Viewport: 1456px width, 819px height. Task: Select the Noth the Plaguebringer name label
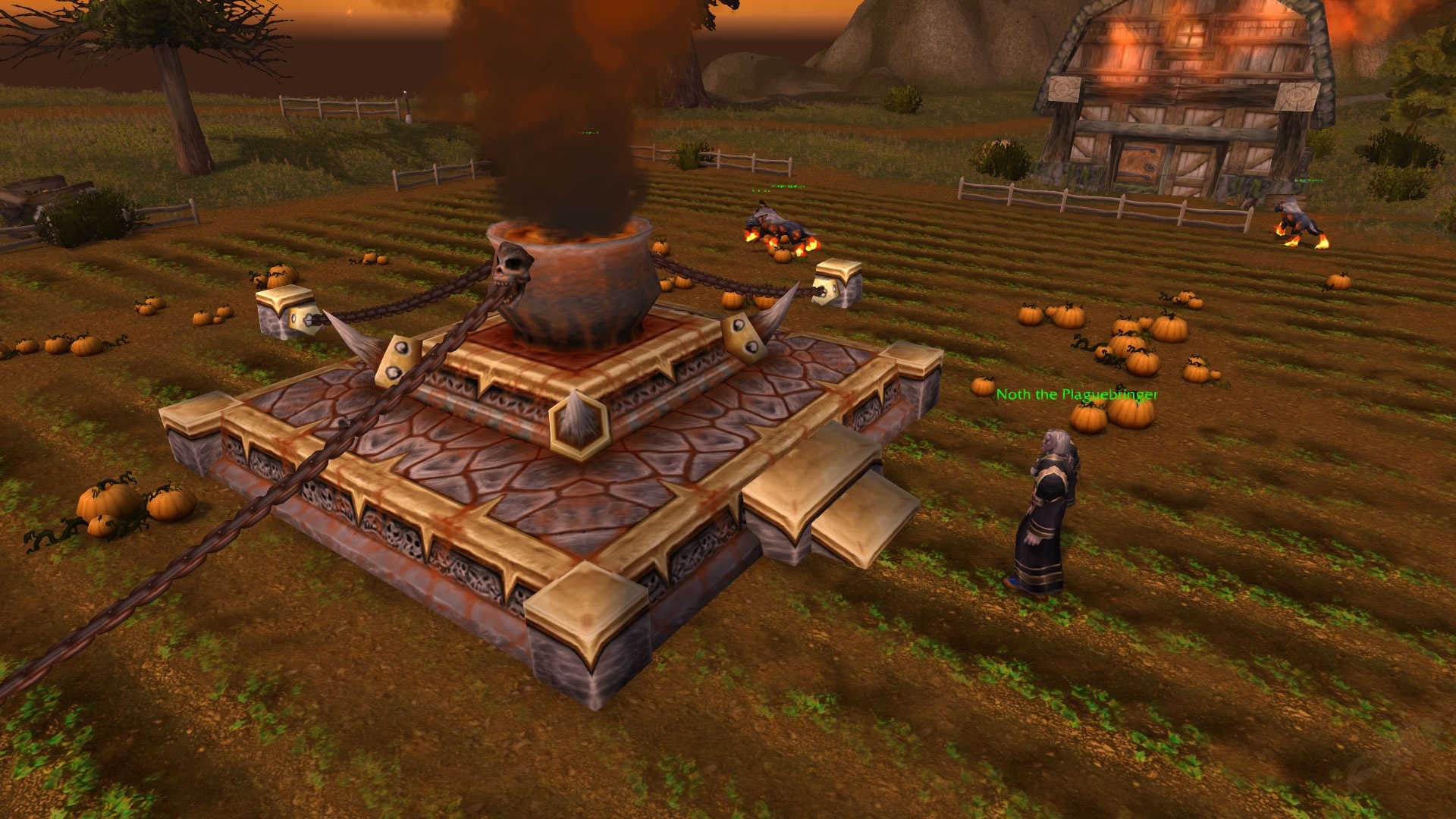coord(1077,394)
